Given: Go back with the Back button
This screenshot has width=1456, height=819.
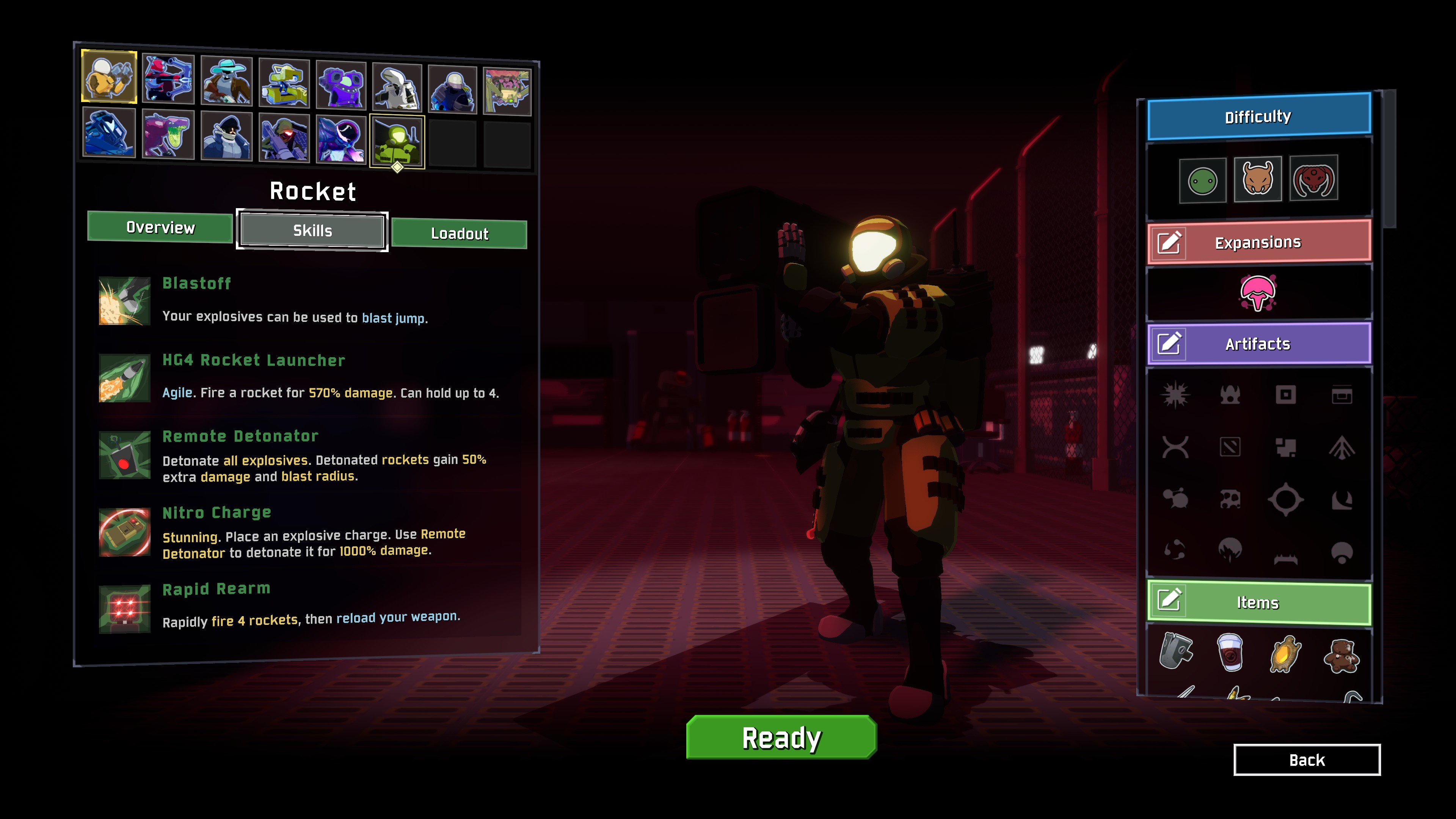Looking at the screenshot, I should pos(1306,760).
